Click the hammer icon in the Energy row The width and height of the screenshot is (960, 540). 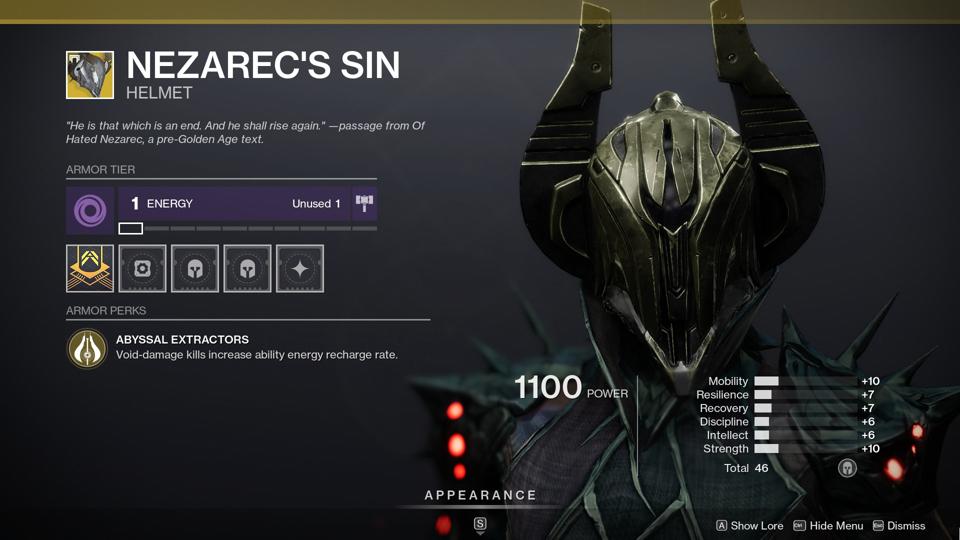[364, 204]
